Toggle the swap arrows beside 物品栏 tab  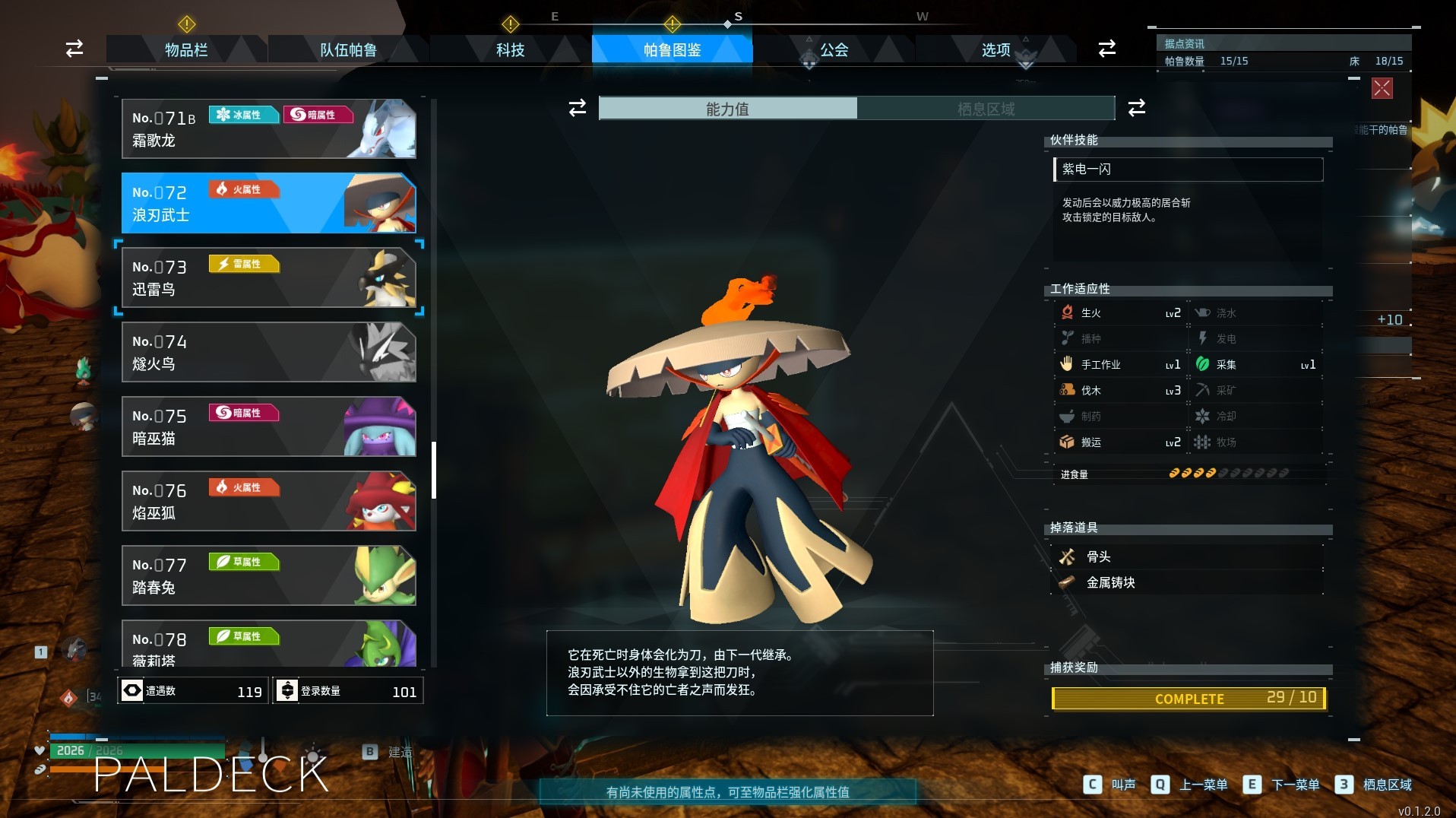(73, 49)
